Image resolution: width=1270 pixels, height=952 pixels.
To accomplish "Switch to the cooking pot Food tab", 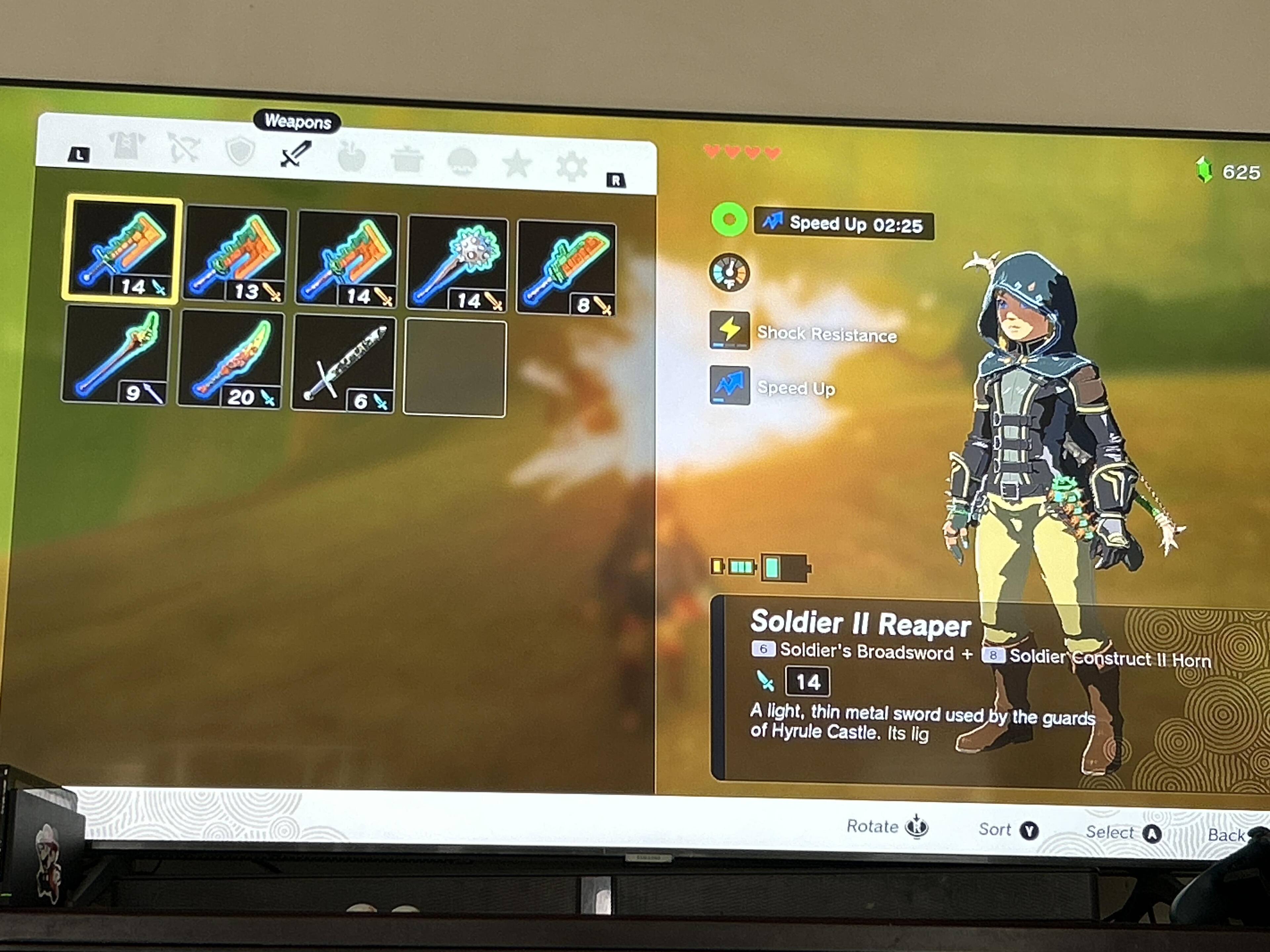I will [407, 160].
